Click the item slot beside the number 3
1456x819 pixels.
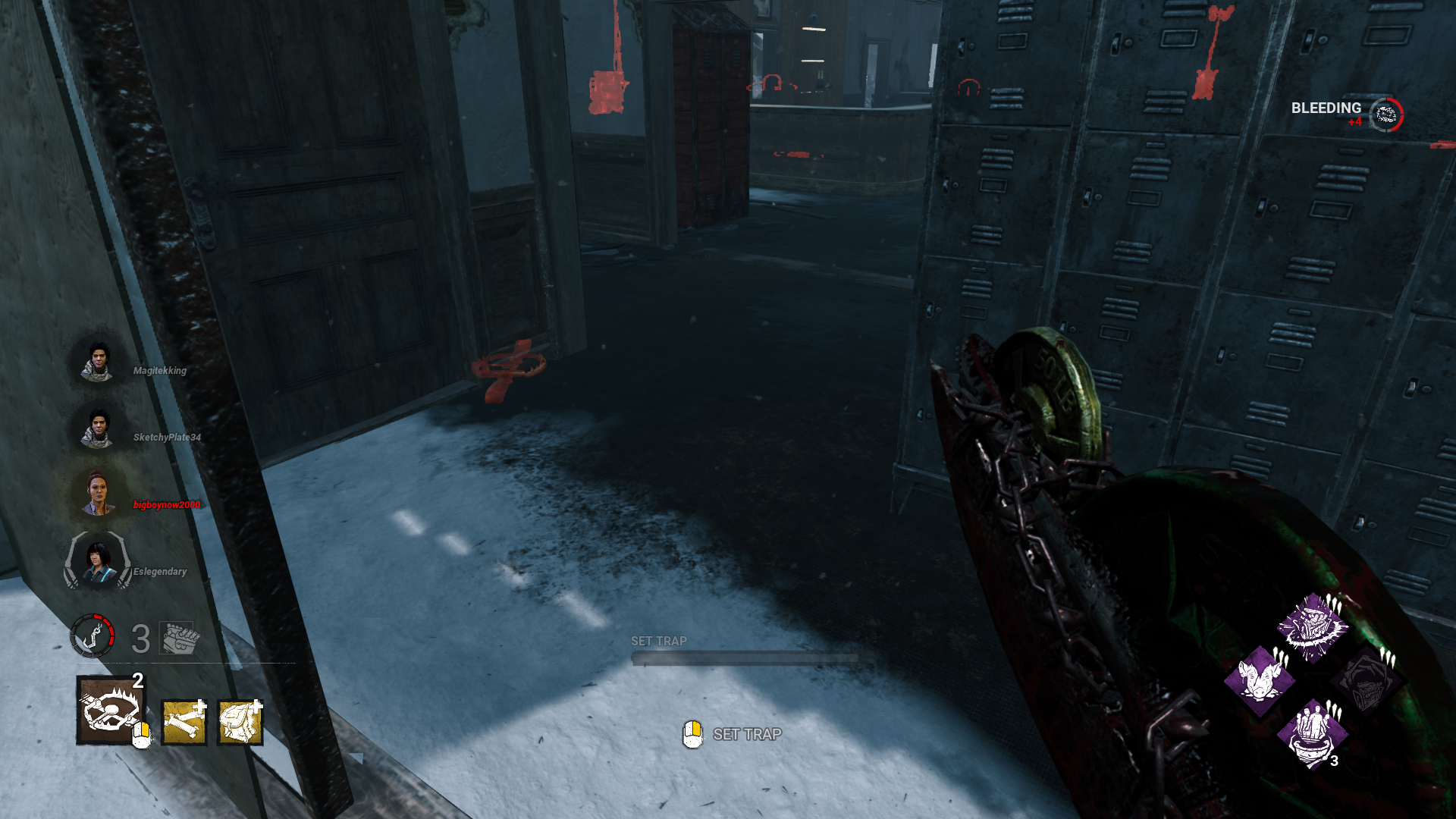[177, 637]
